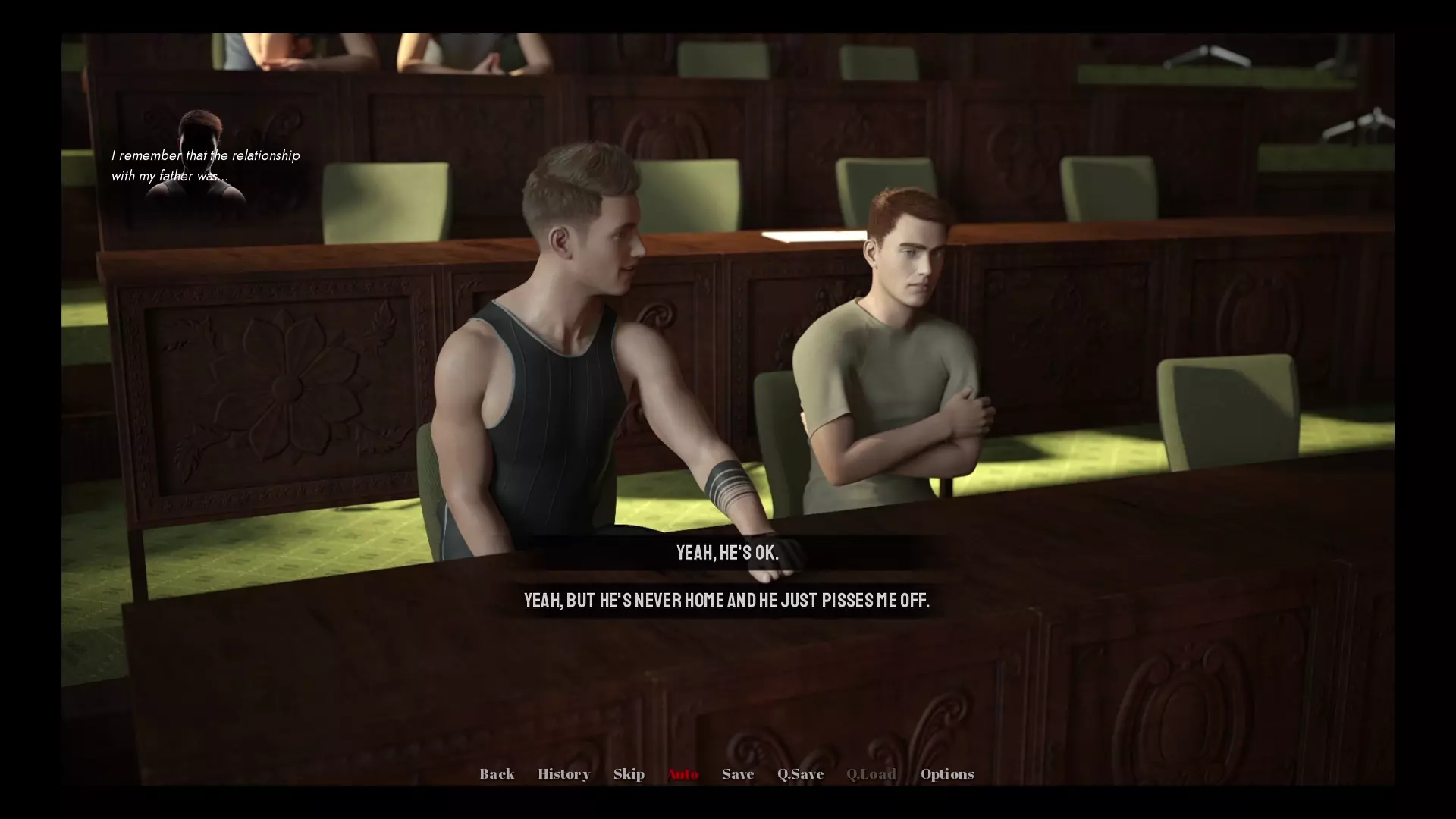Screen dimensions: 1456x819
Task: Open the dialogue History
Action: [x=563, y=774]
